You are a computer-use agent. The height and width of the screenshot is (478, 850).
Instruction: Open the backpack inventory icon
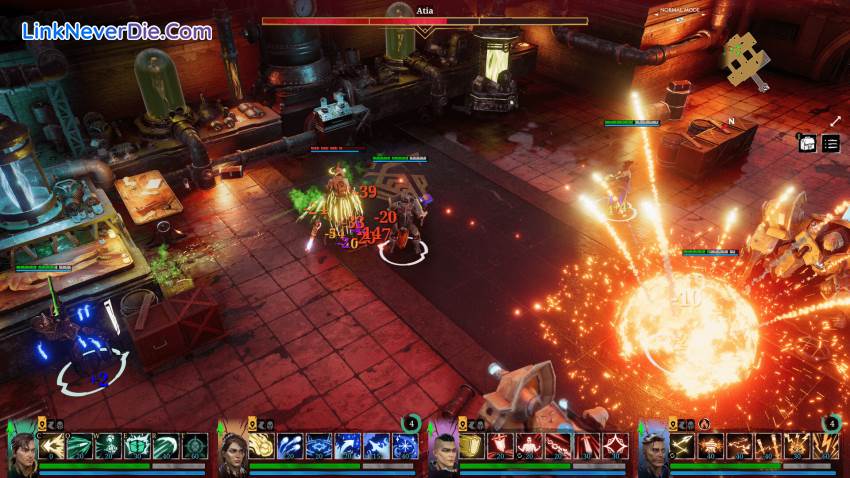806,143
